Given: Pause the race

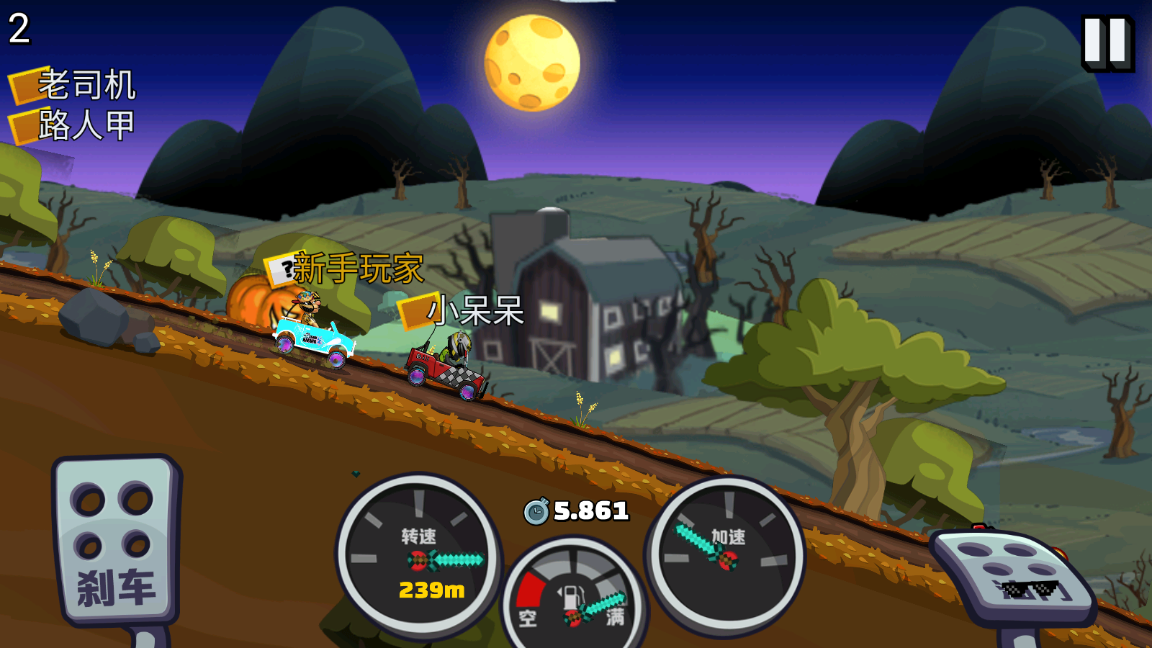Looking at the screenshot, I should pos(1106,42).
